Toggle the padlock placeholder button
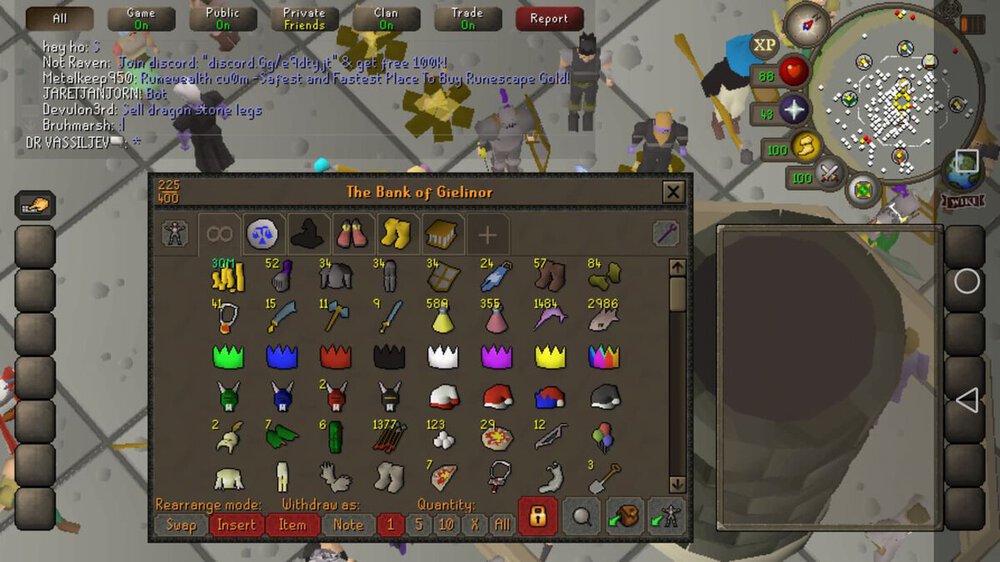Image resolution: width=1000 pixels, height=562 pixels. click(x=537, y=516)
